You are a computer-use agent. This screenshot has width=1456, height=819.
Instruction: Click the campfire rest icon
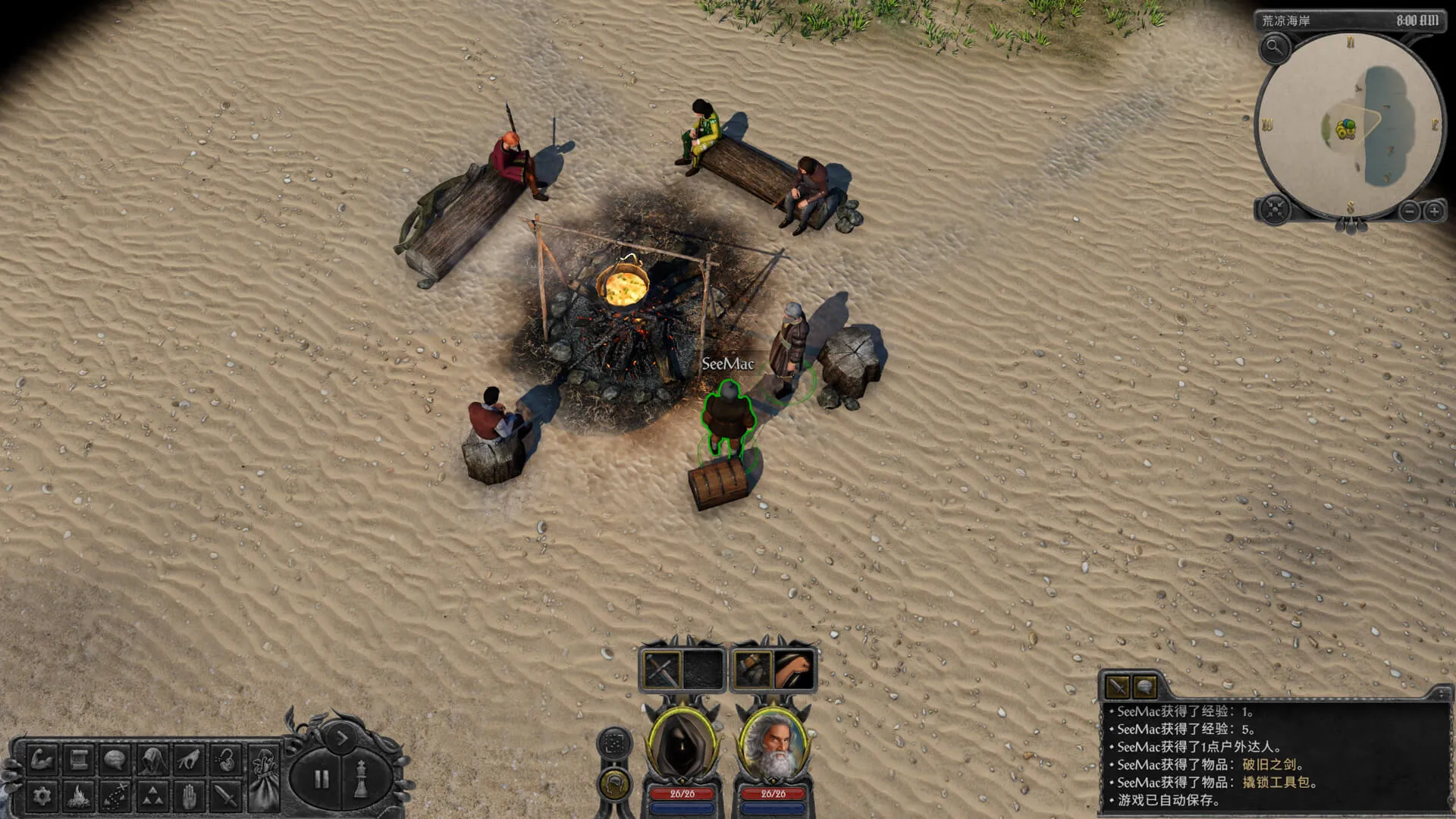click(x=79, y=795)
